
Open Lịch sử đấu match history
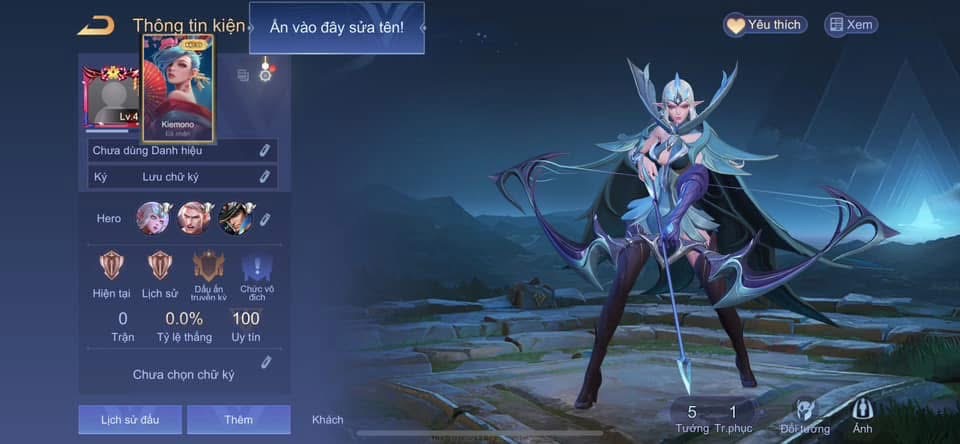click(x=129, y=419)
